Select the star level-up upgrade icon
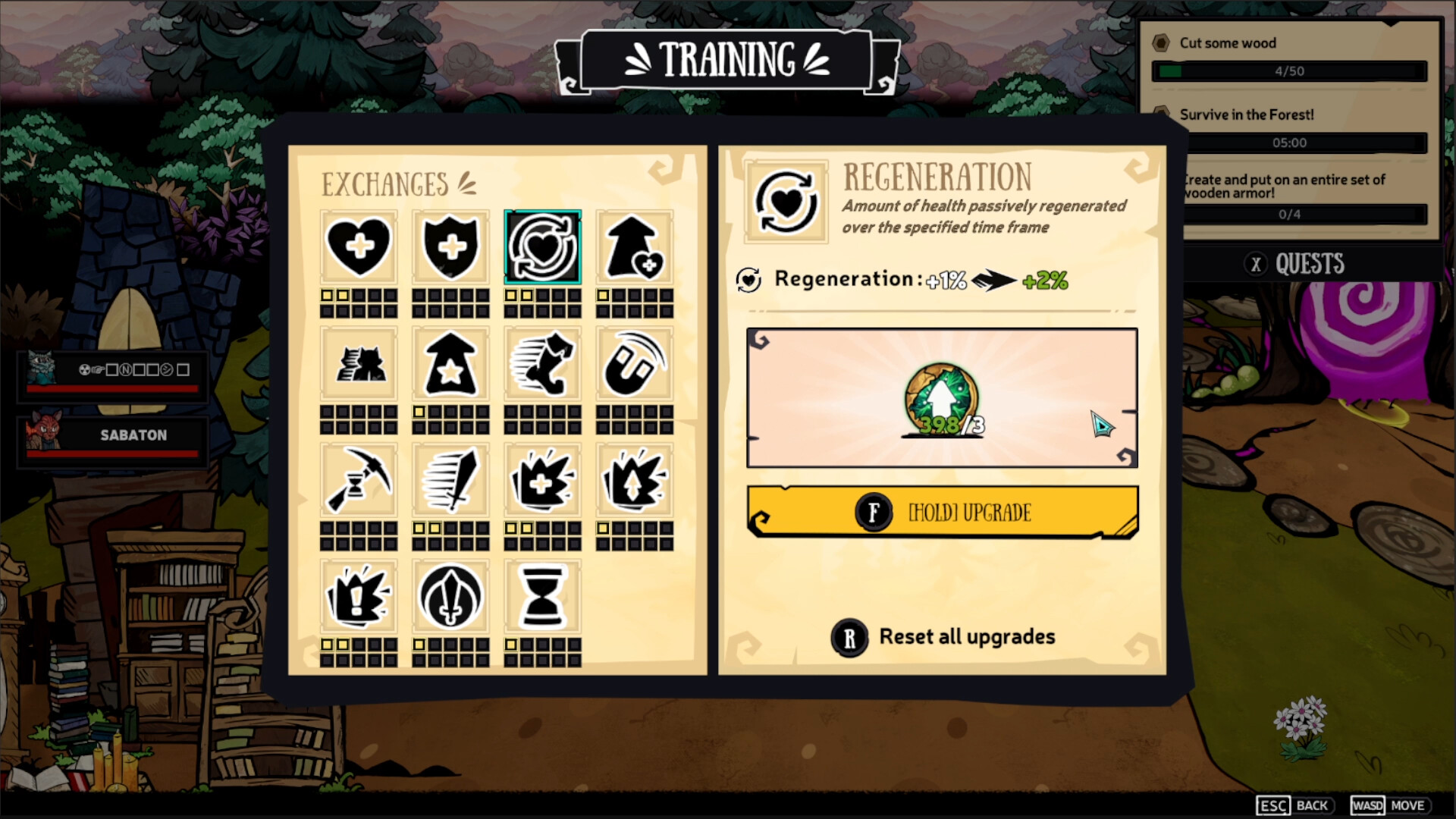 click(450, 364)
